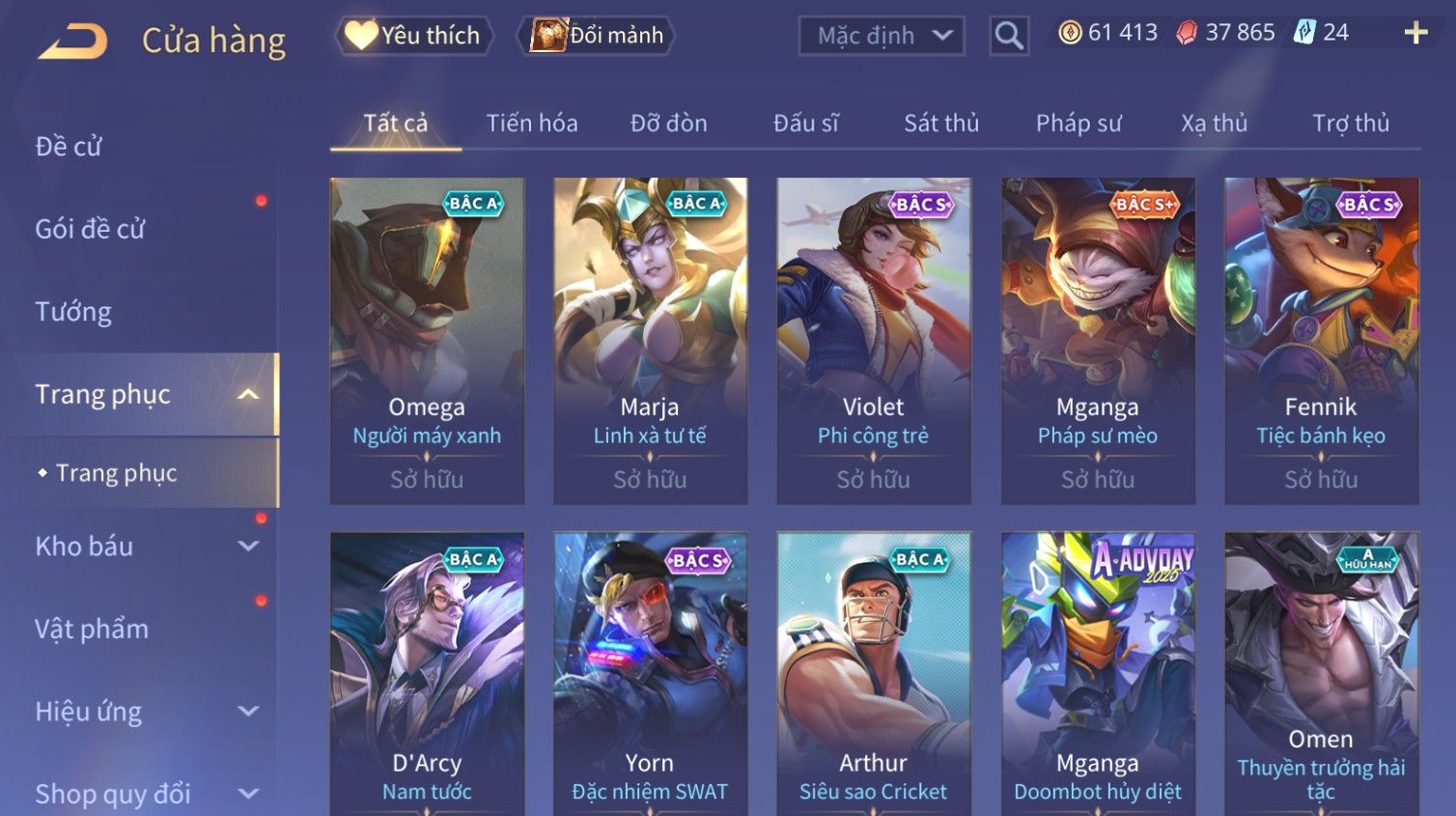Click the magnifying glass search button

coord(1008,36)
